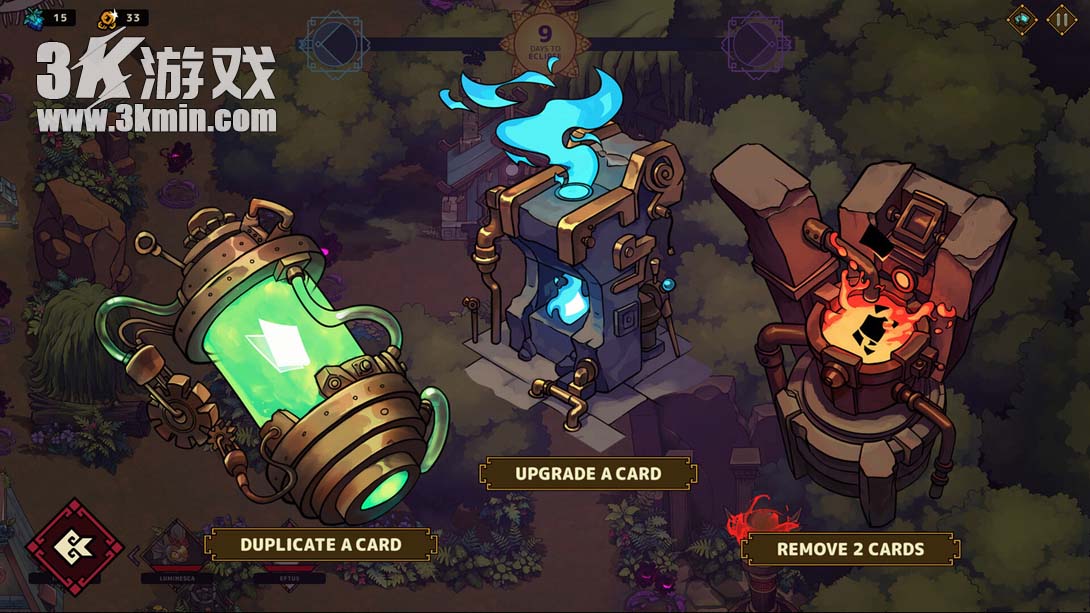This screenshot has width=1090, height=613.
Task: Choose the Duplicate a Card option
Action: (320, 545)
